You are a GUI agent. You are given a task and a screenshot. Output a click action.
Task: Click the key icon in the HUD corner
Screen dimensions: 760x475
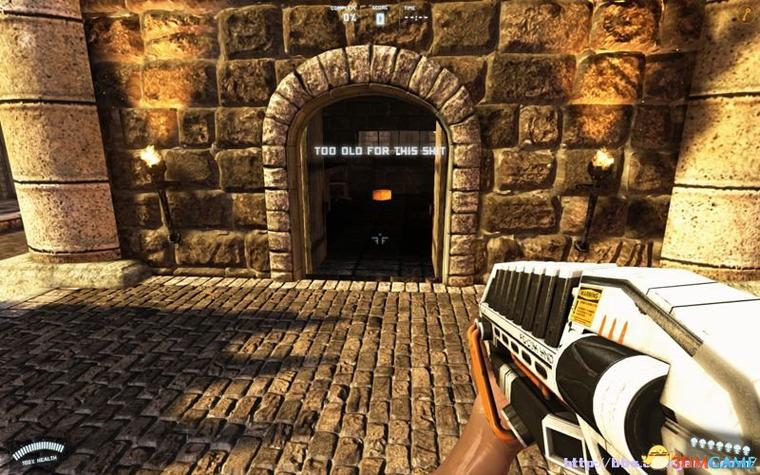744,13
